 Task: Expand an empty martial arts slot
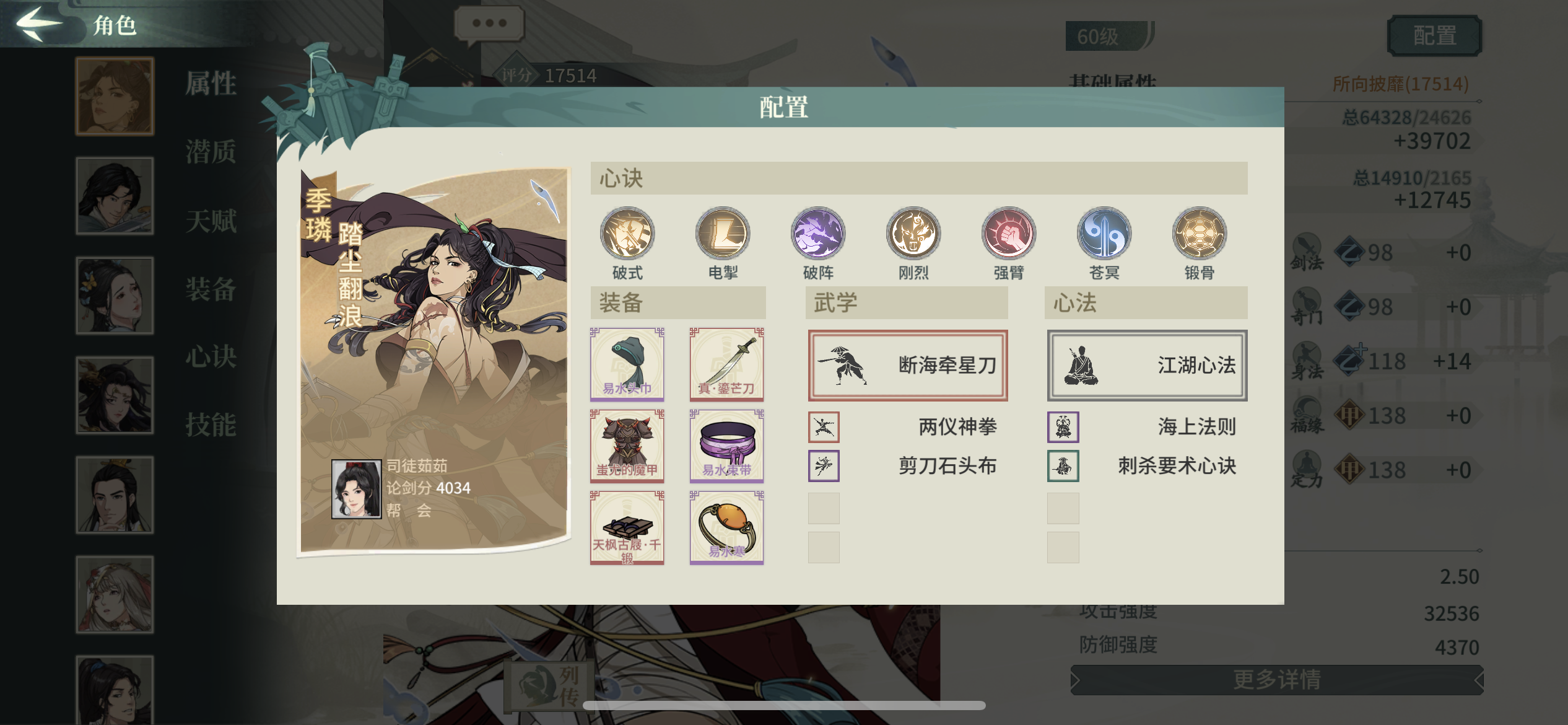pos(824,508)
